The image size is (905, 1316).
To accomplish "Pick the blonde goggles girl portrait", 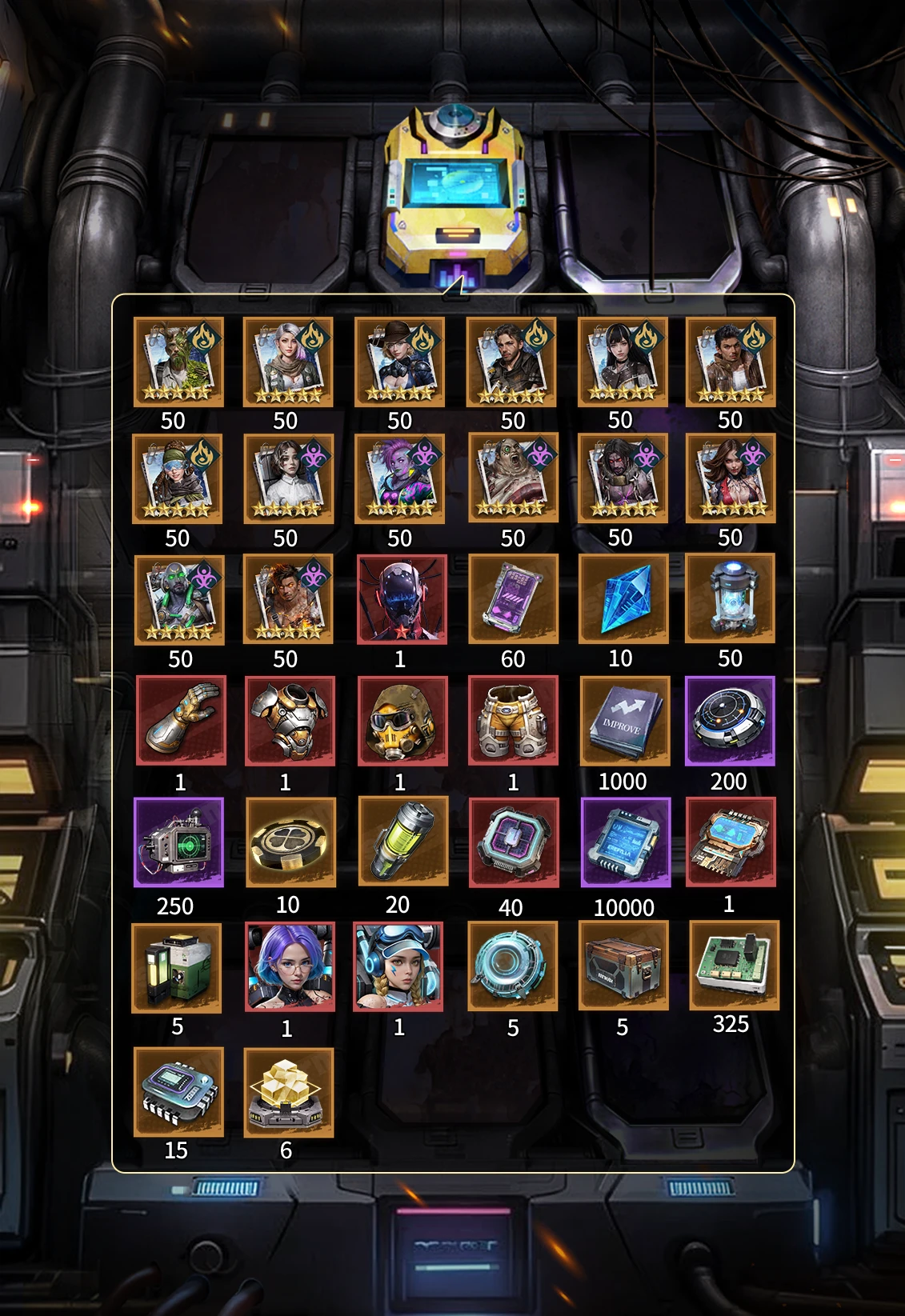I will click(x=398, y=966).
